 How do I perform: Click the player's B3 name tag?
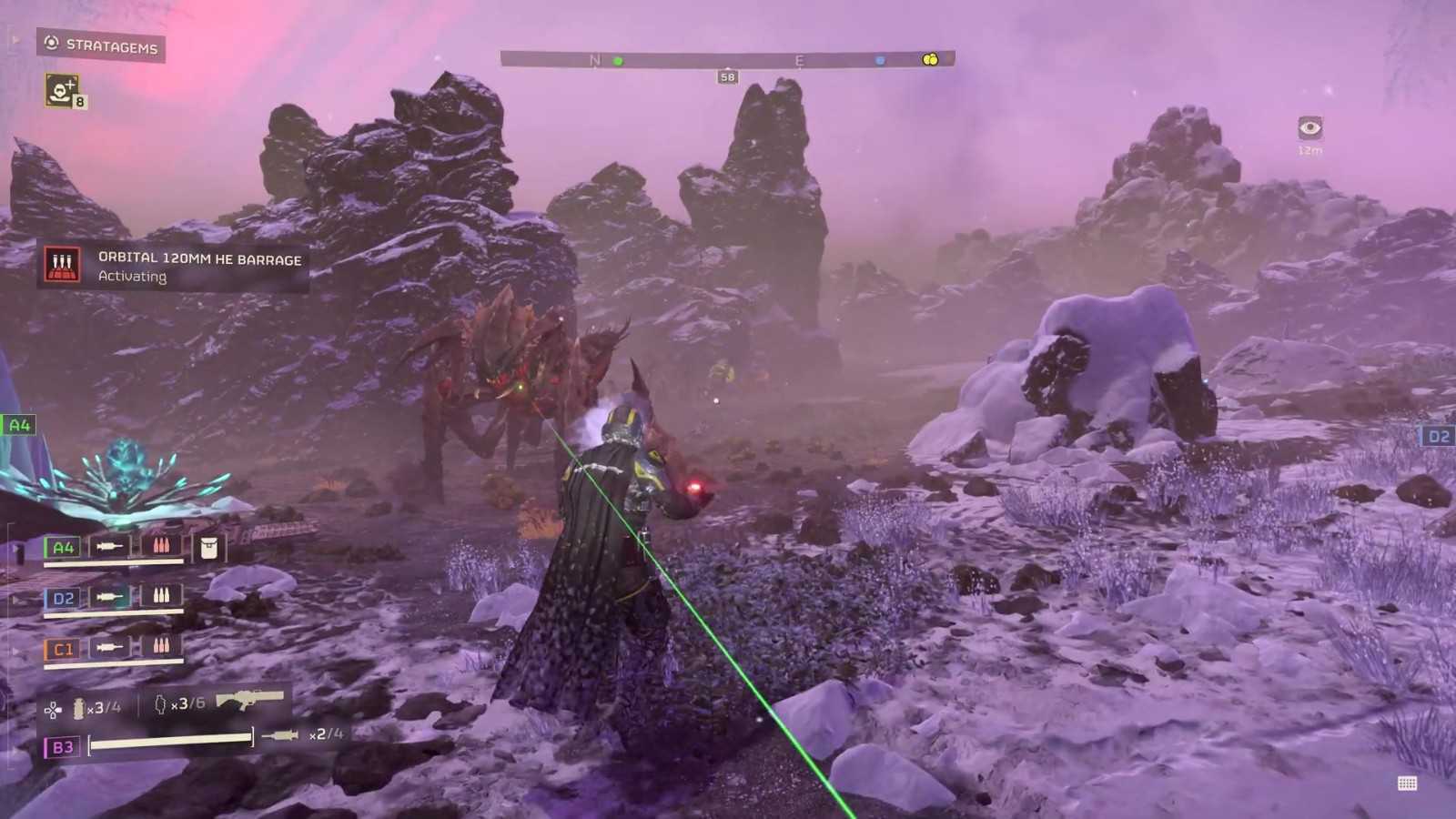62,747
